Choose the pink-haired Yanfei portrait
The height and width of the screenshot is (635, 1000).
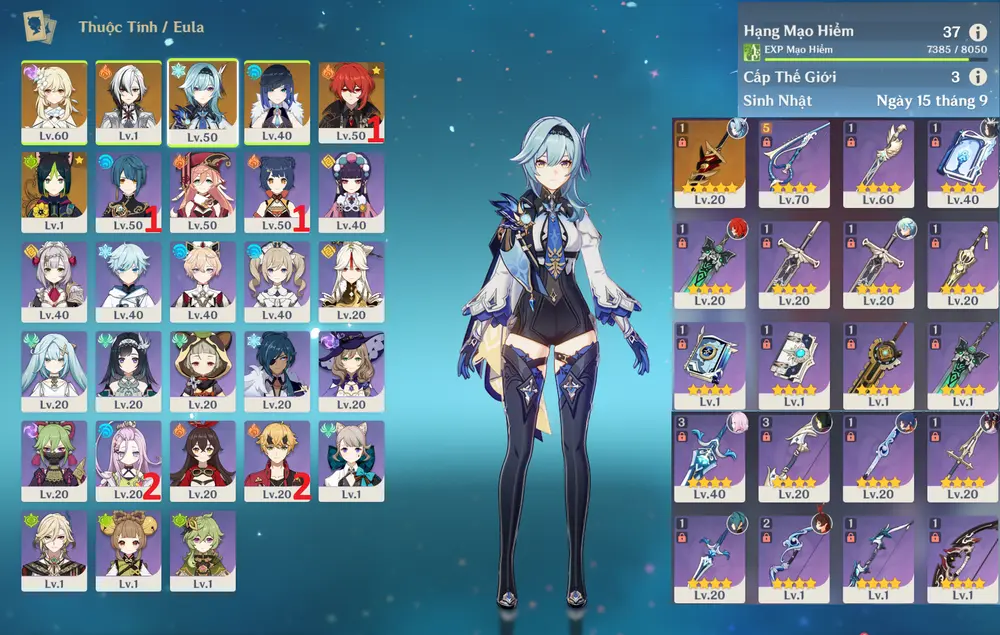(203, 190)
